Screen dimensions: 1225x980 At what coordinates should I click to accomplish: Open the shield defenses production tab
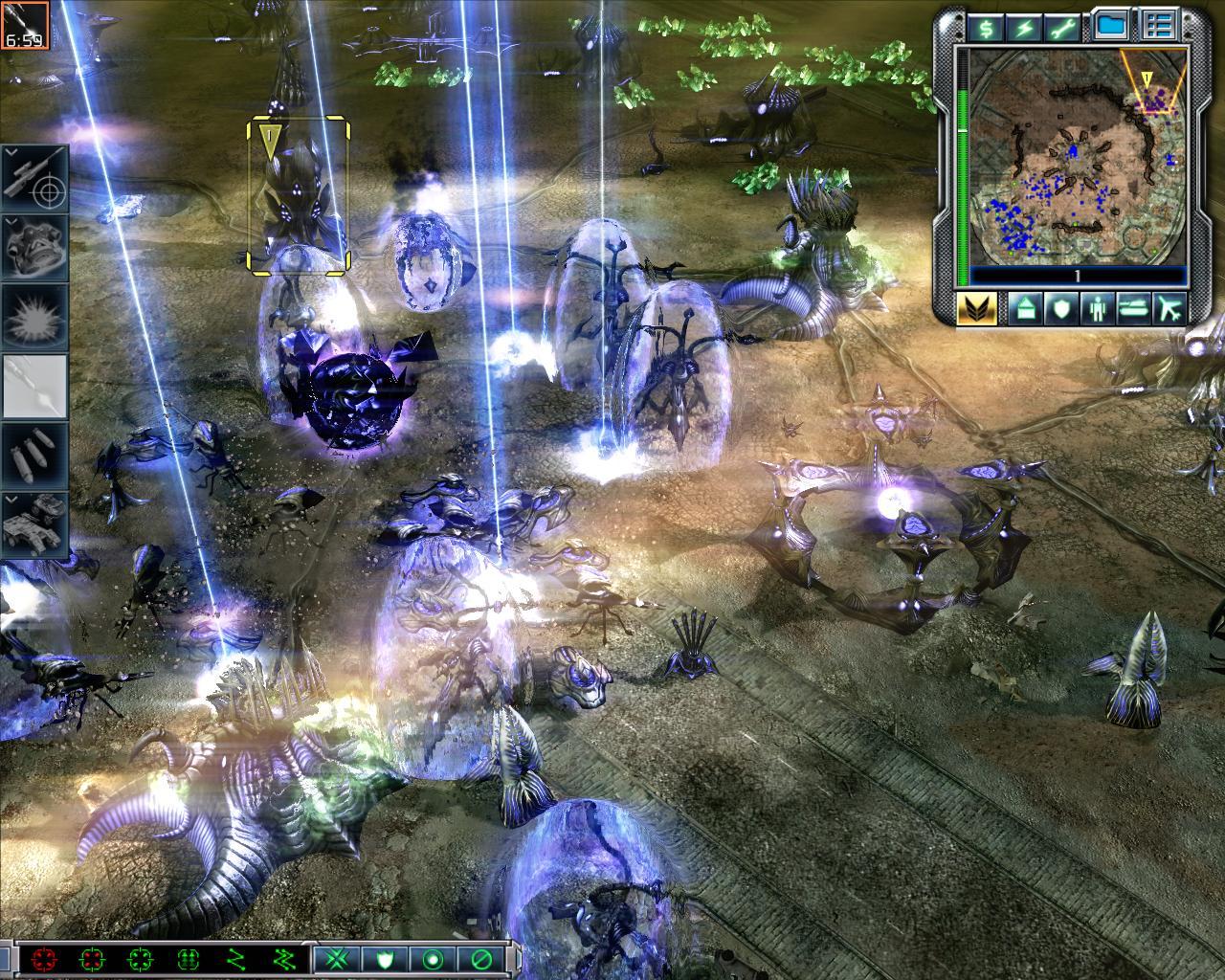point(1062,308)
